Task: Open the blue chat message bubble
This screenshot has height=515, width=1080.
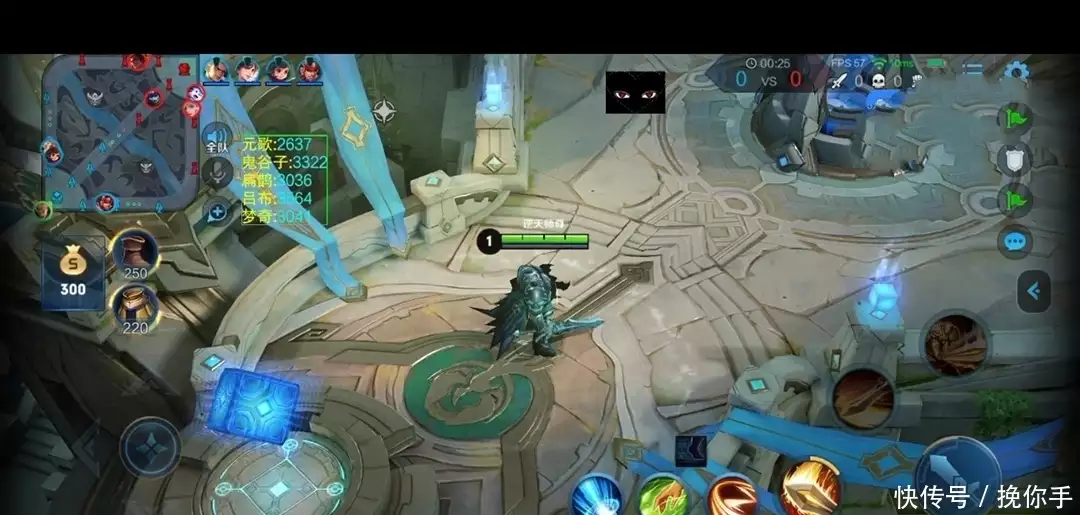Action: tap(1015, 242)
